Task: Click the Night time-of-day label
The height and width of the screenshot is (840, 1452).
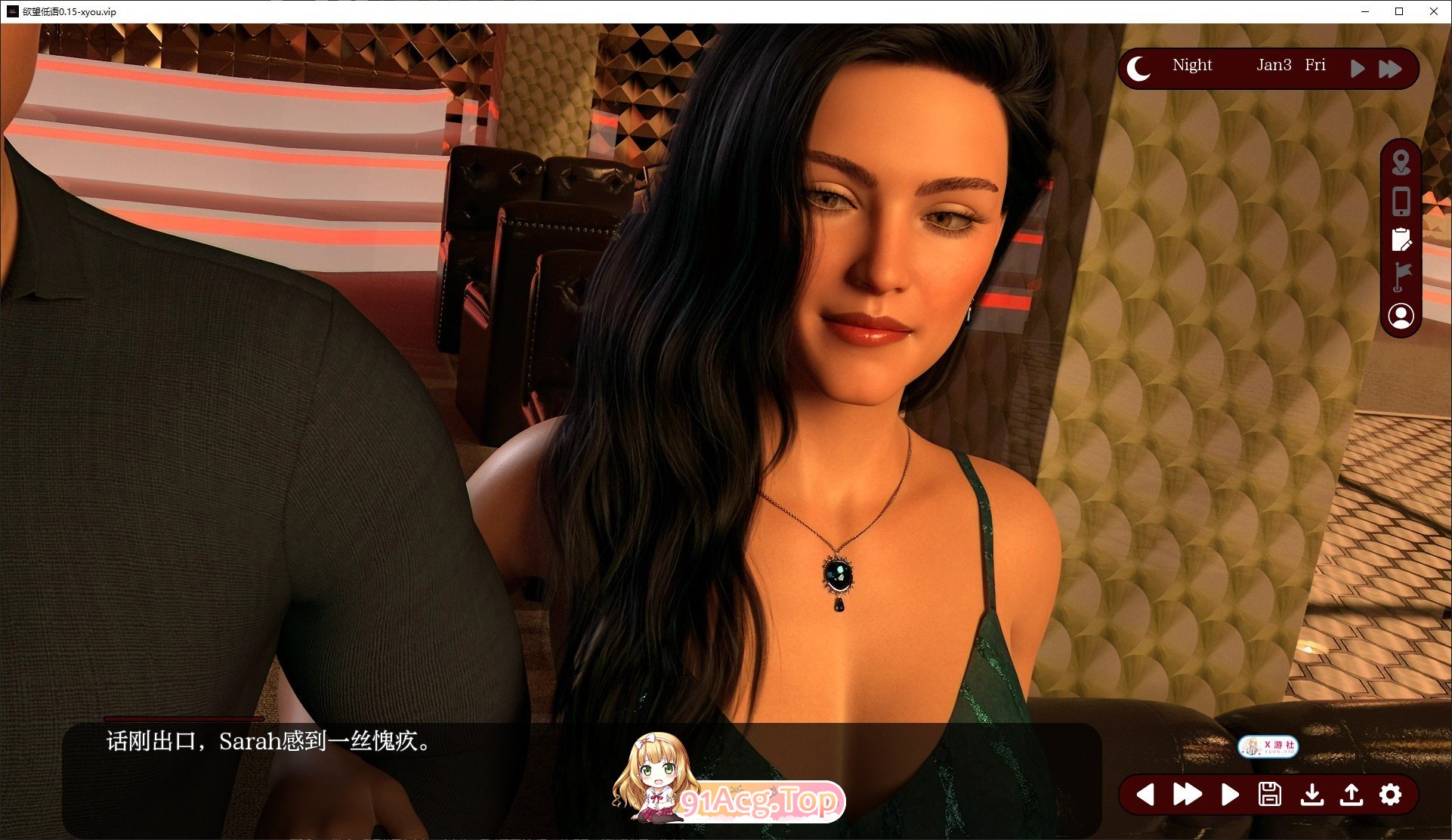Action: [x=1191, y=66]
